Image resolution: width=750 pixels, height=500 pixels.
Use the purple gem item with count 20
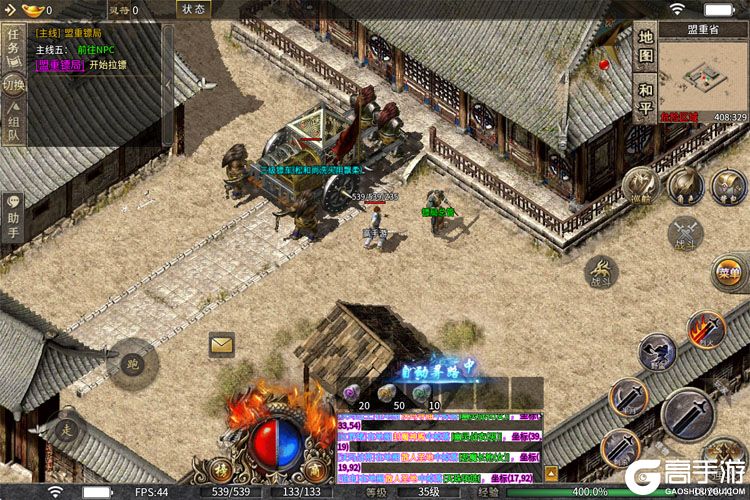[350, 393]
